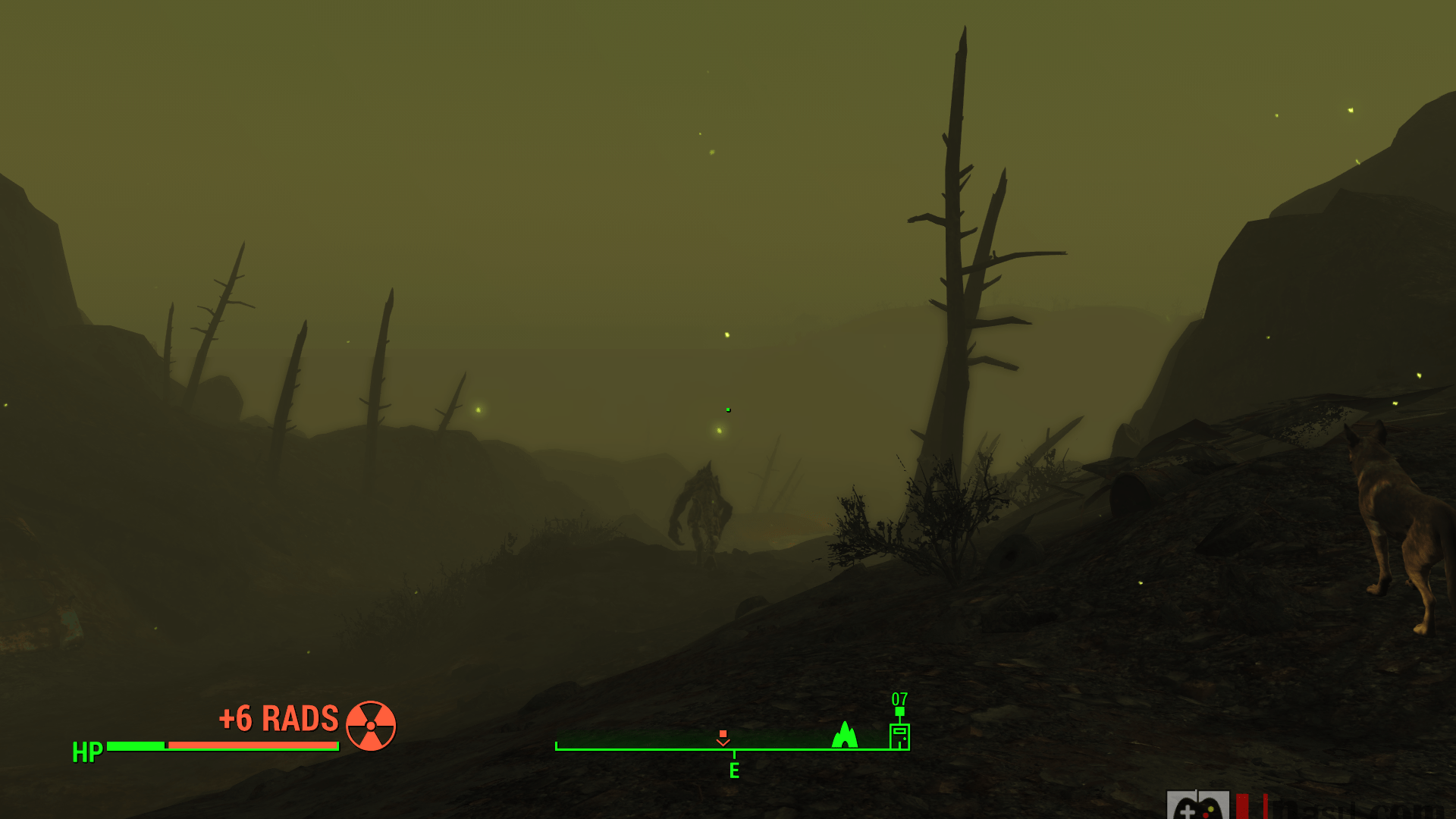The image size is (1456, 819).
Task: Select the red enemy marker on the compass
Action: click(x=723, y=743)
